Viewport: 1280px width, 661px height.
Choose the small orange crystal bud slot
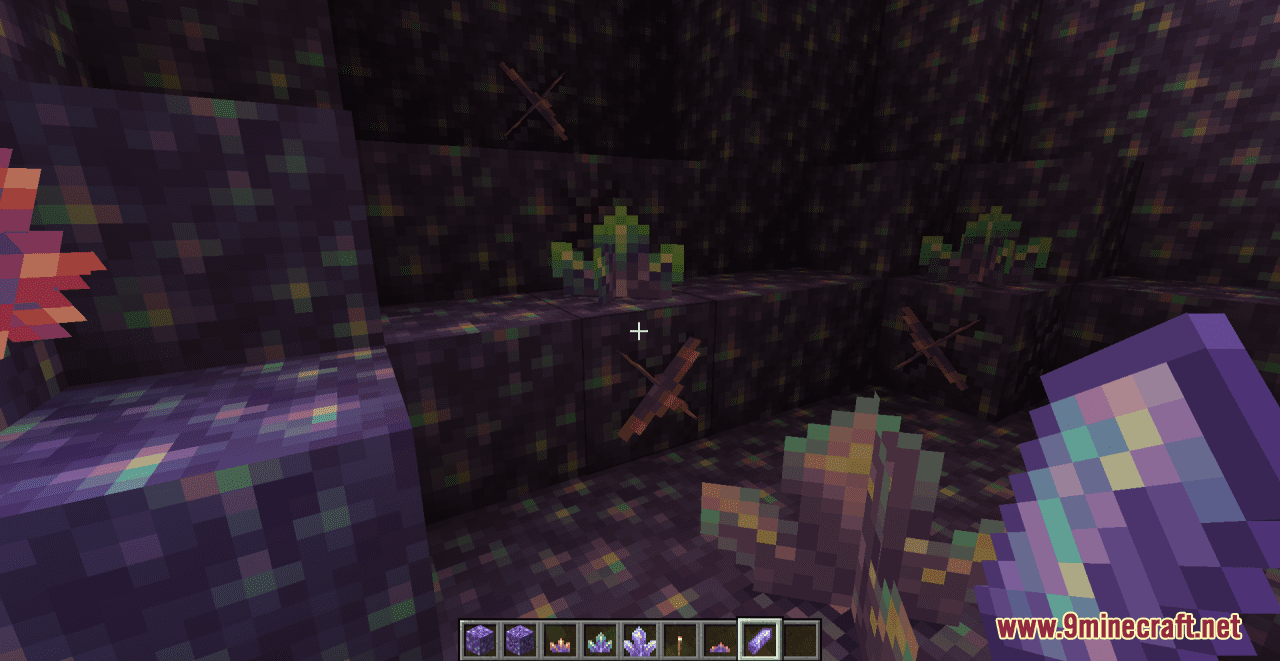pos(559,638)
